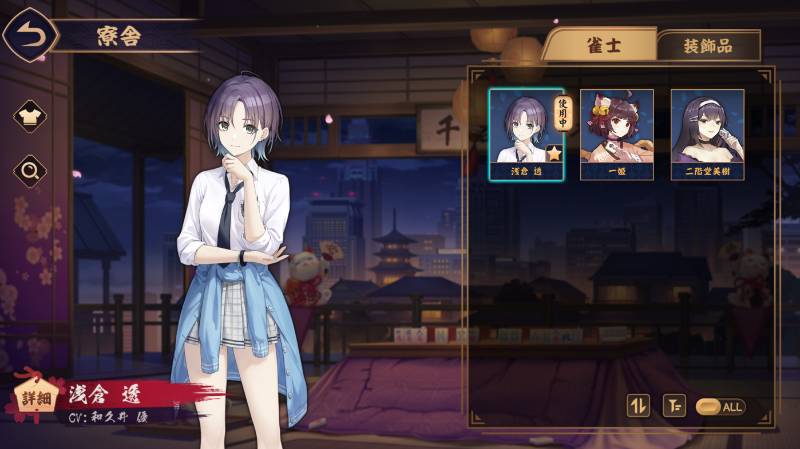The image size is (800, 449).
Task: Open the 装飾品 tab
Action: coord(707,46)
